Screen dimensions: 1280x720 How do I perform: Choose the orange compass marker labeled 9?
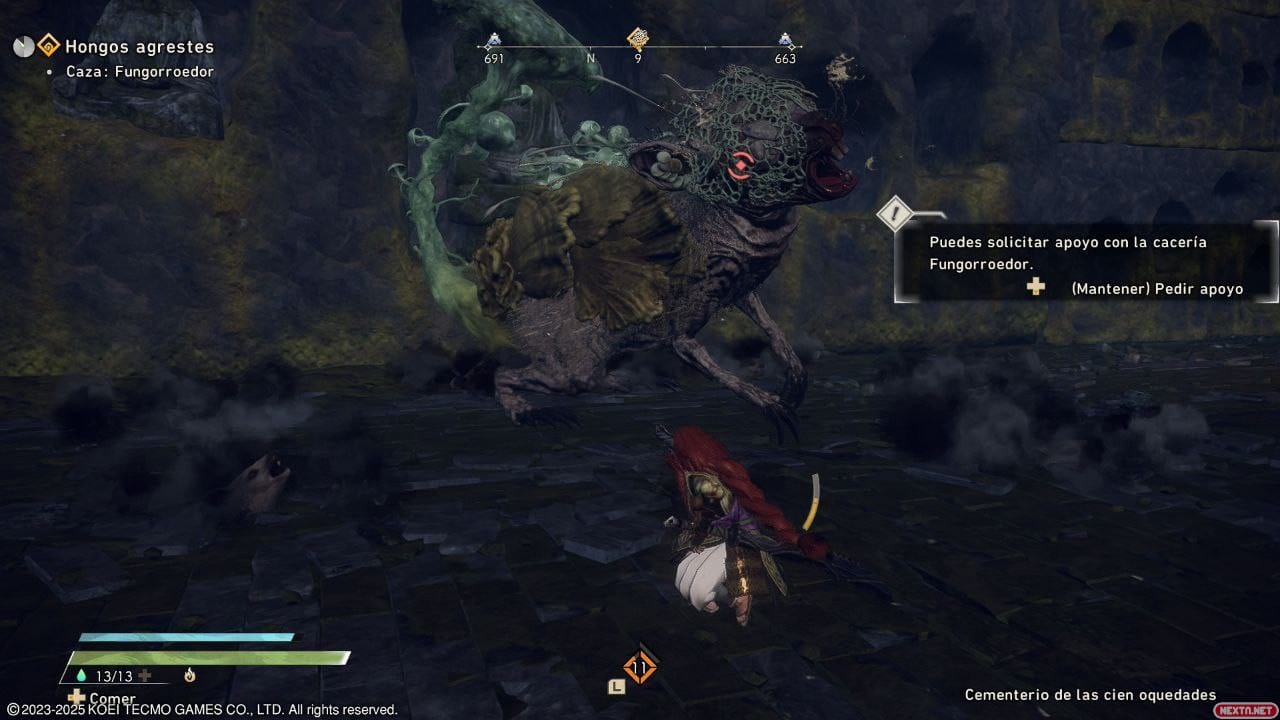coord(638,39)
